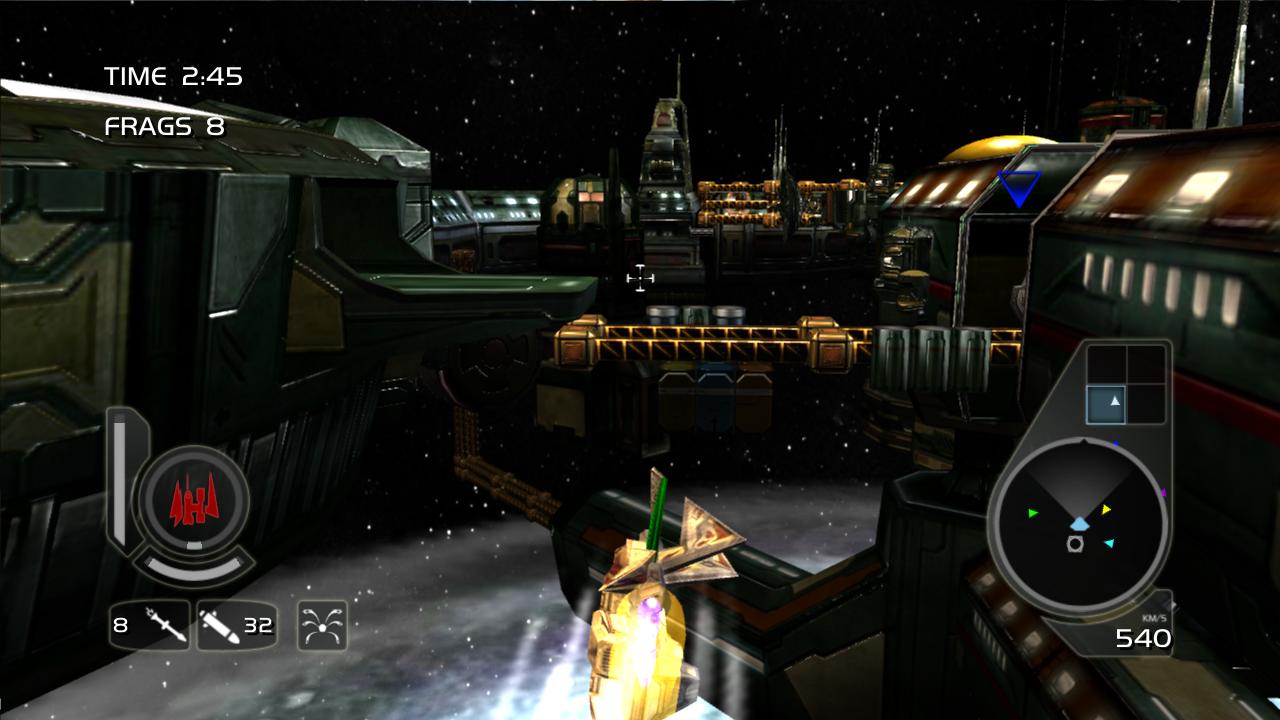Activate the spider-shaped special ability icon

coord(322,626)
